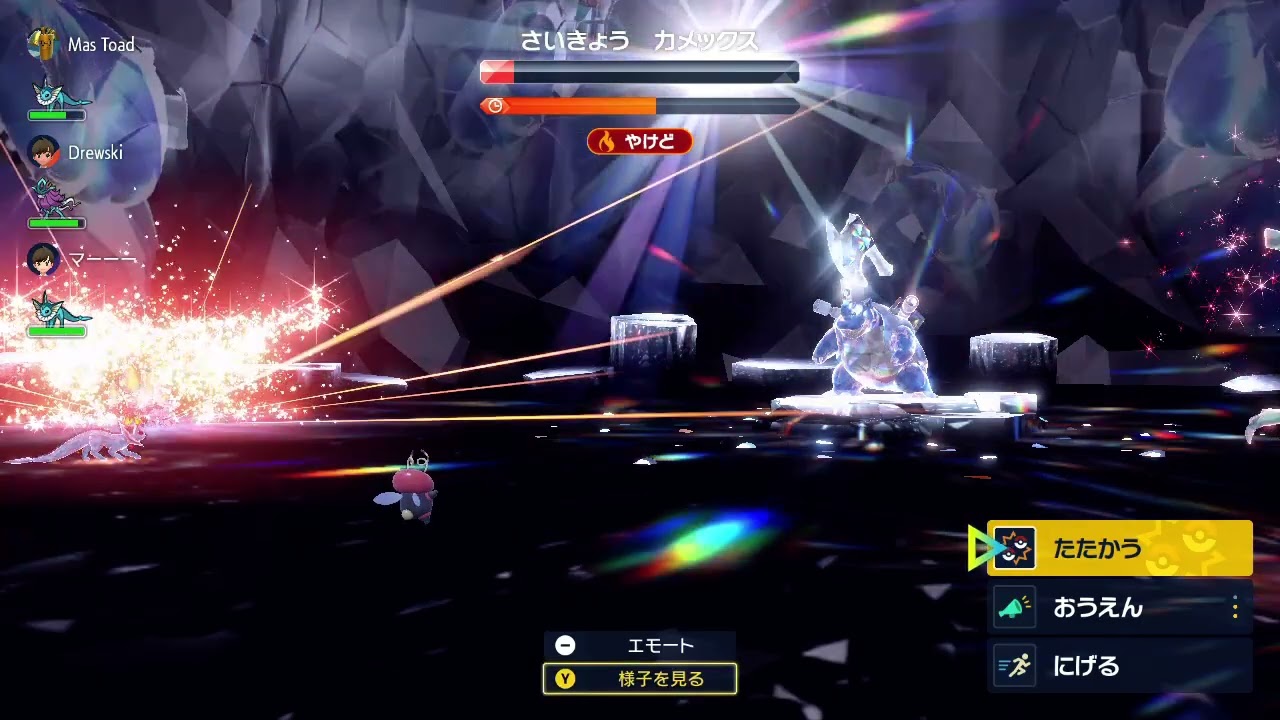Select Drewski in the party list
Viewport: 1280px width, 720px height.
point(95,153)
